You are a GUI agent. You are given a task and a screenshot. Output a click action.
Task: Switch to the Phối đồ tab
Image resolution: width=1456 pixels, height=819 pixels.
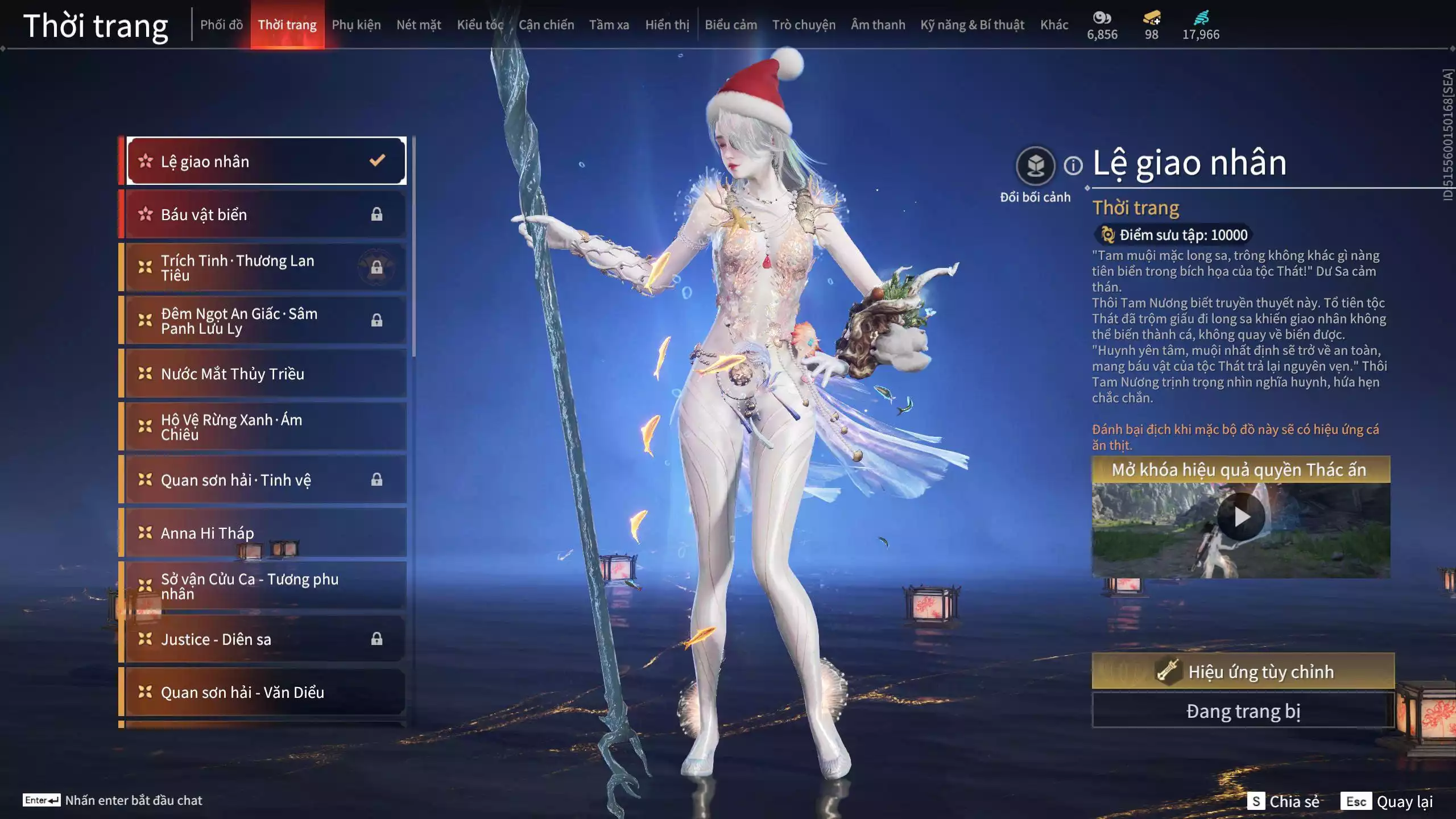221,25
